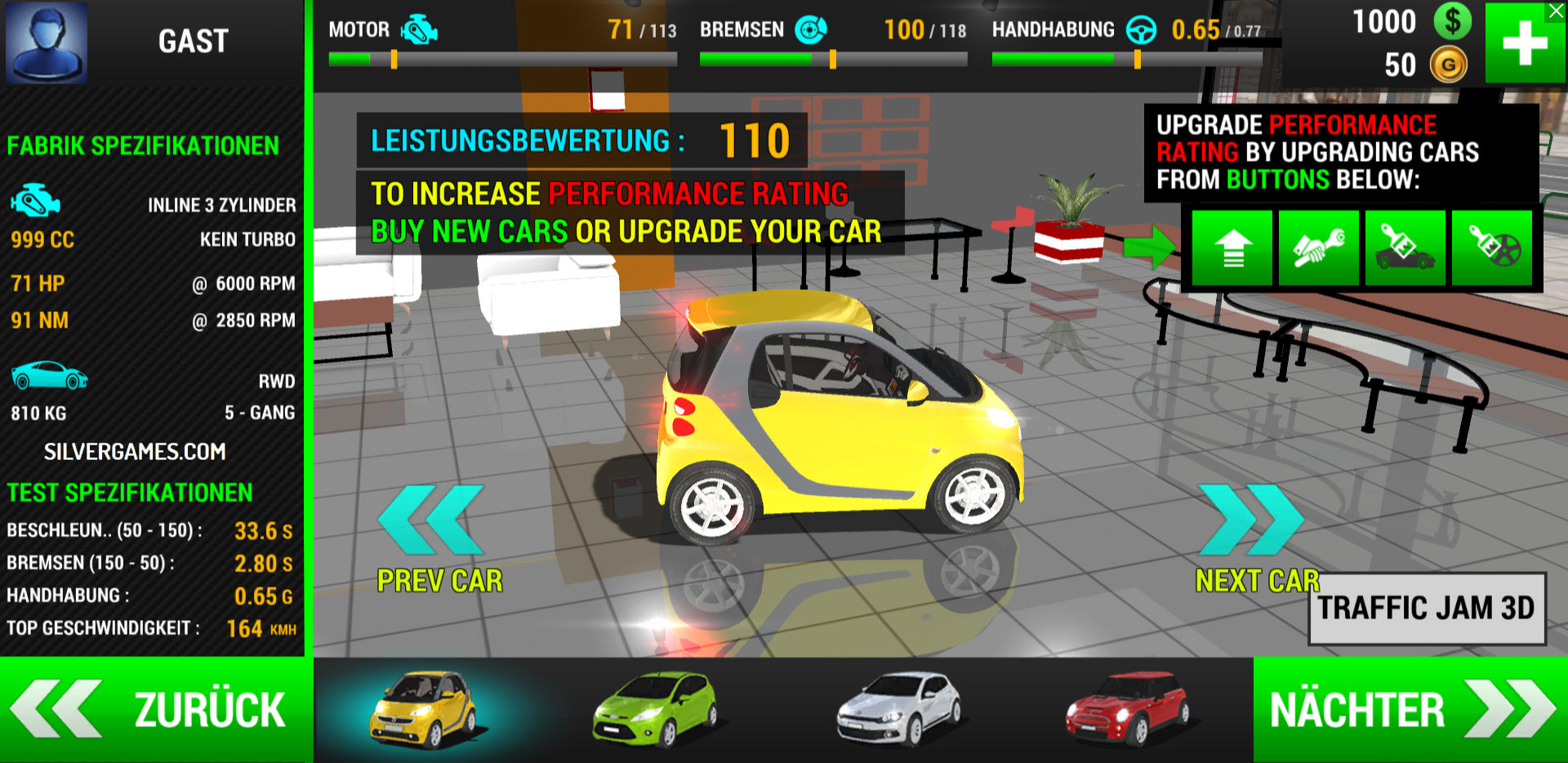Proceed with the NÄCHTER button
This screenshot has height=763, width=1568.
tap(1410, 709)
